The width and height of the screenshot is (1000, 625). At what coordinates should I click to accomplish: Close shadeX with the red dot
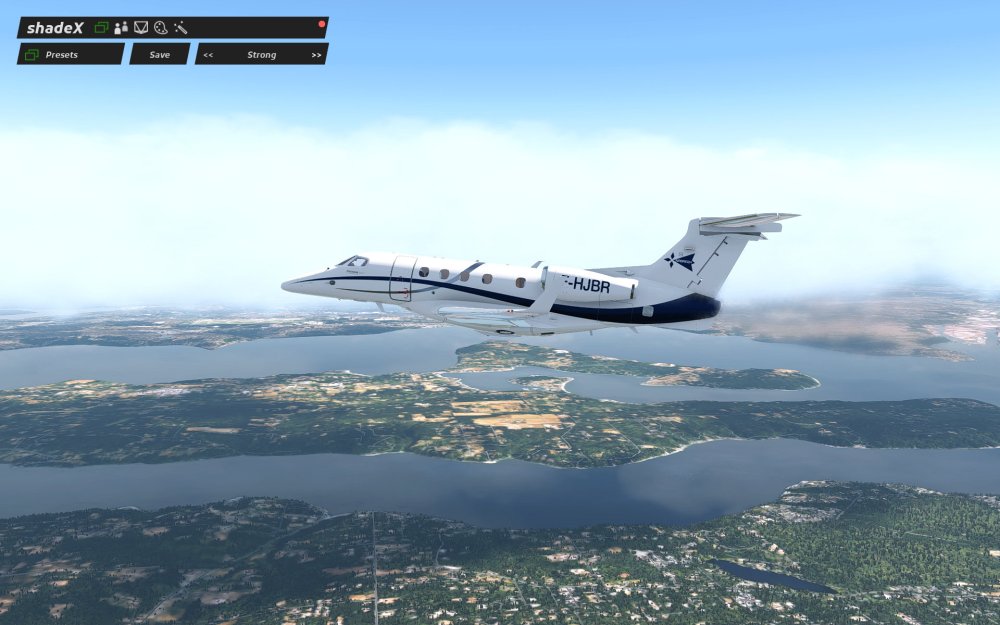coord(322,23)
